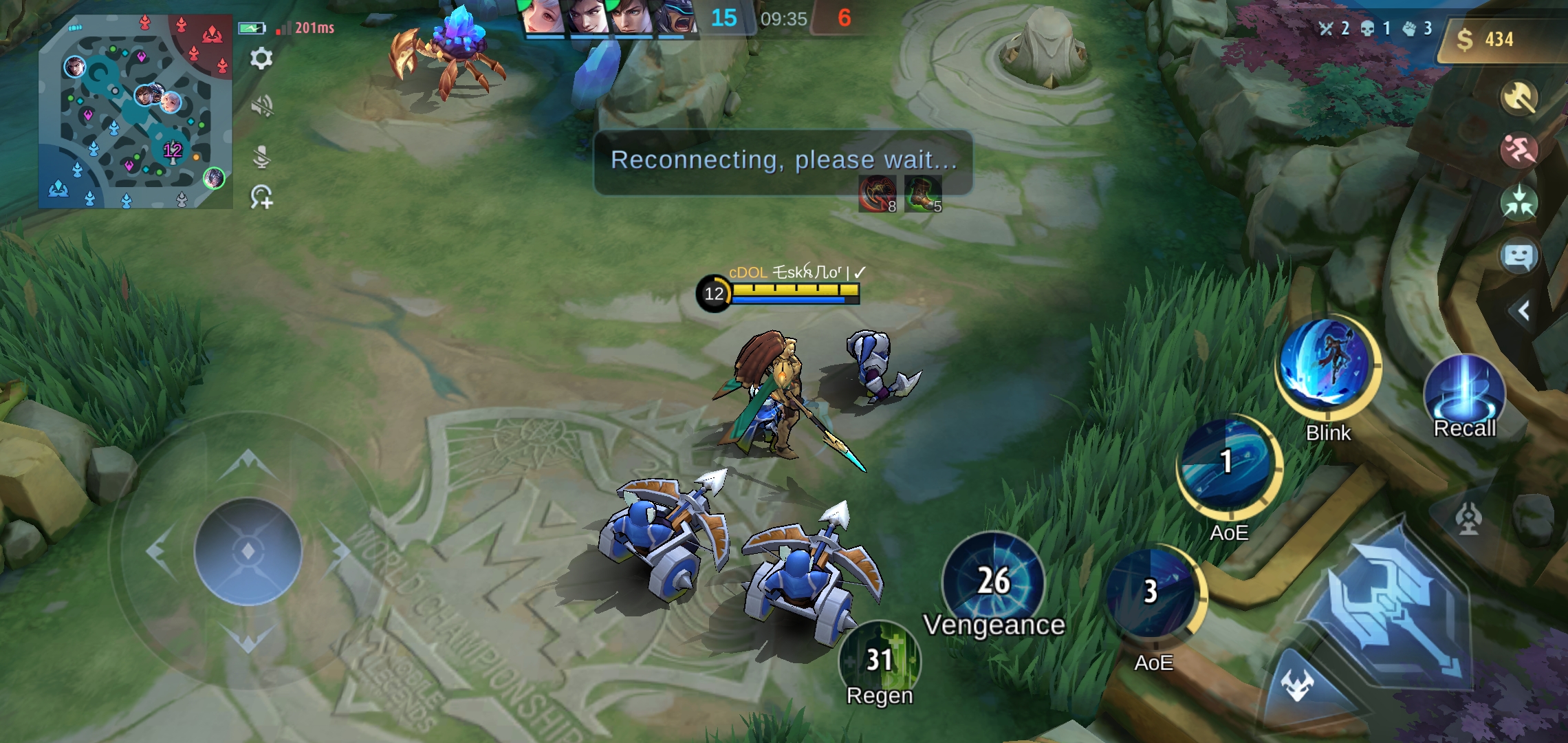Select the minion target button
Screen dimensions: 1568x743
click(x=1298, y=685)
